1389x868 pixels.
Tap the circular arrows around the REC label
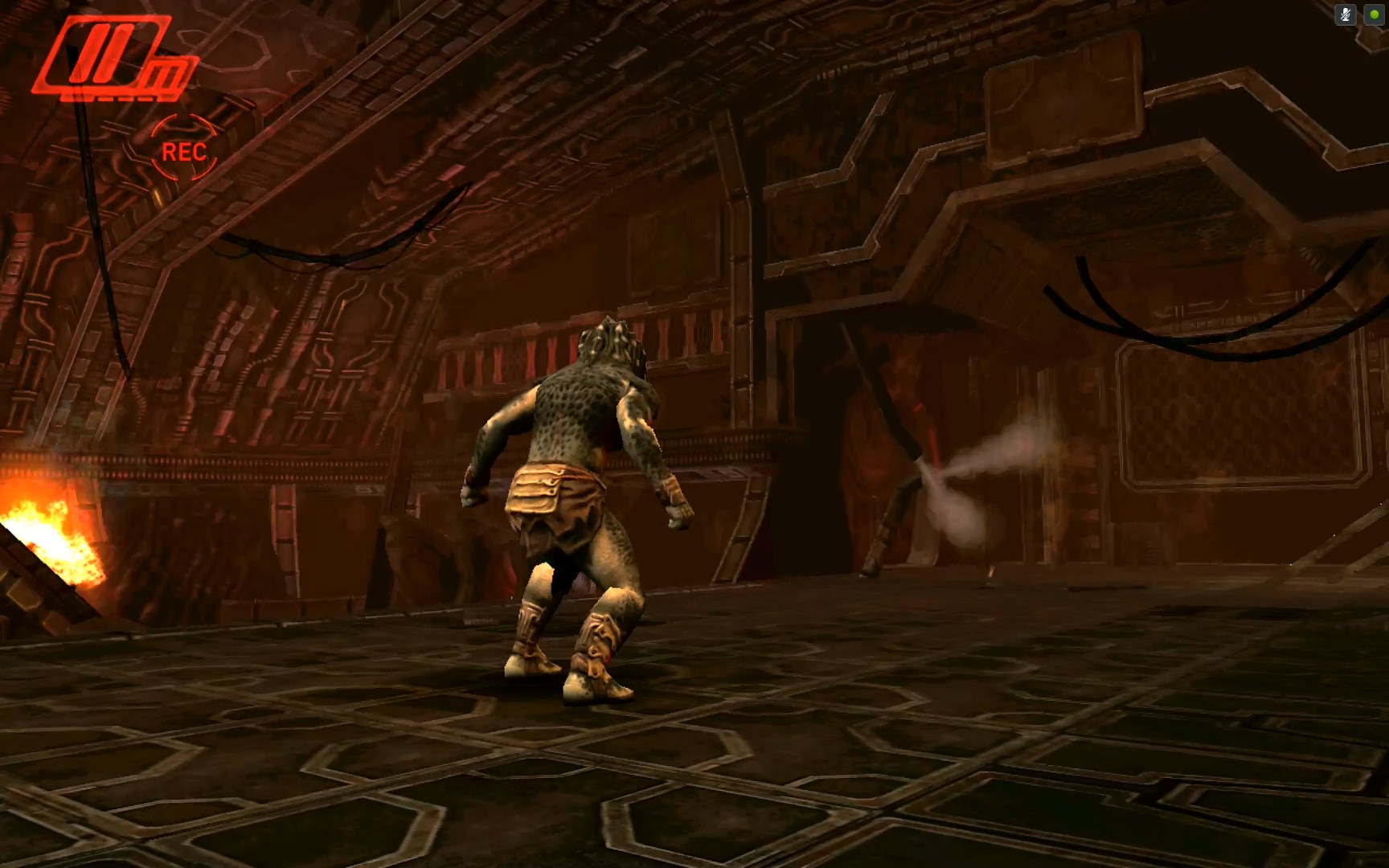[x=183, y=147]
